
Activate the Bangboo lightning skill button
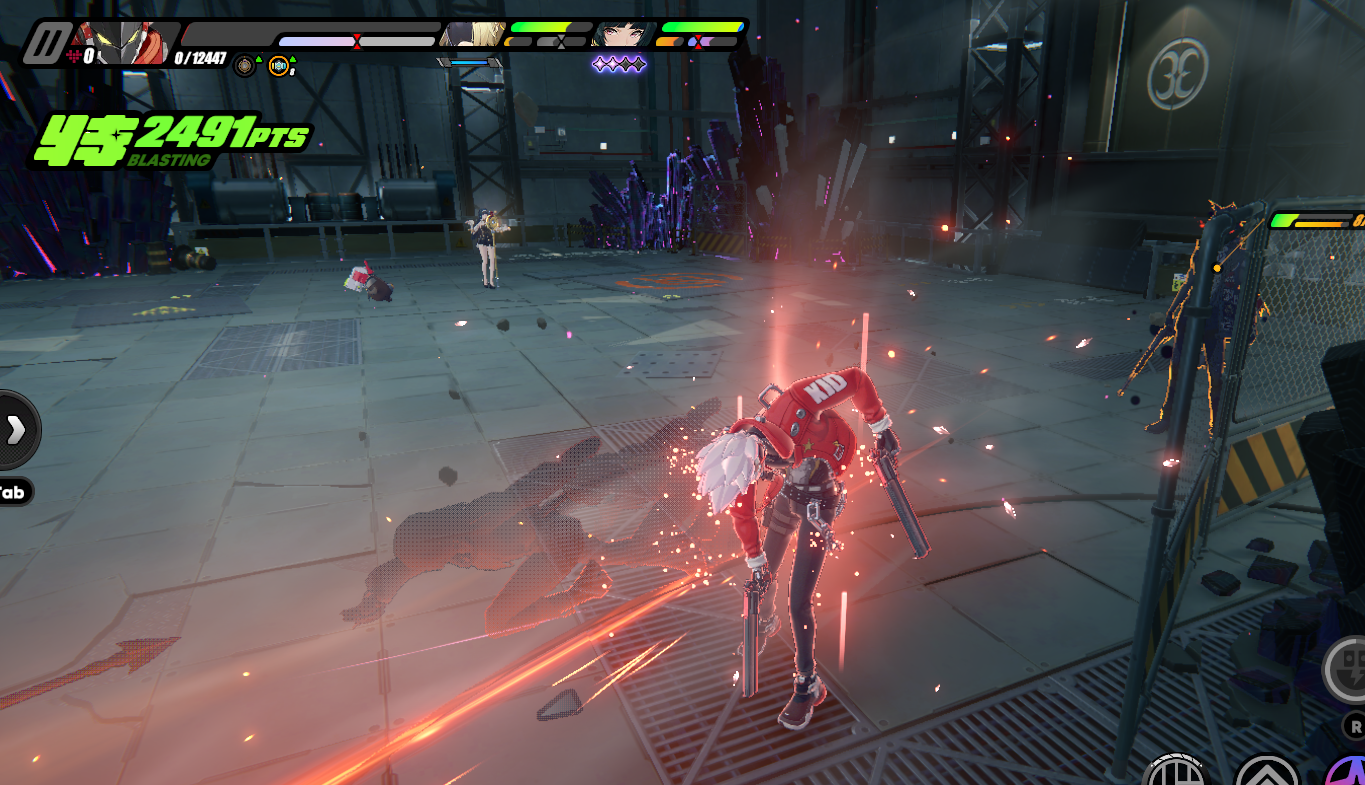pyautogui.click(x=1347, y=668)
